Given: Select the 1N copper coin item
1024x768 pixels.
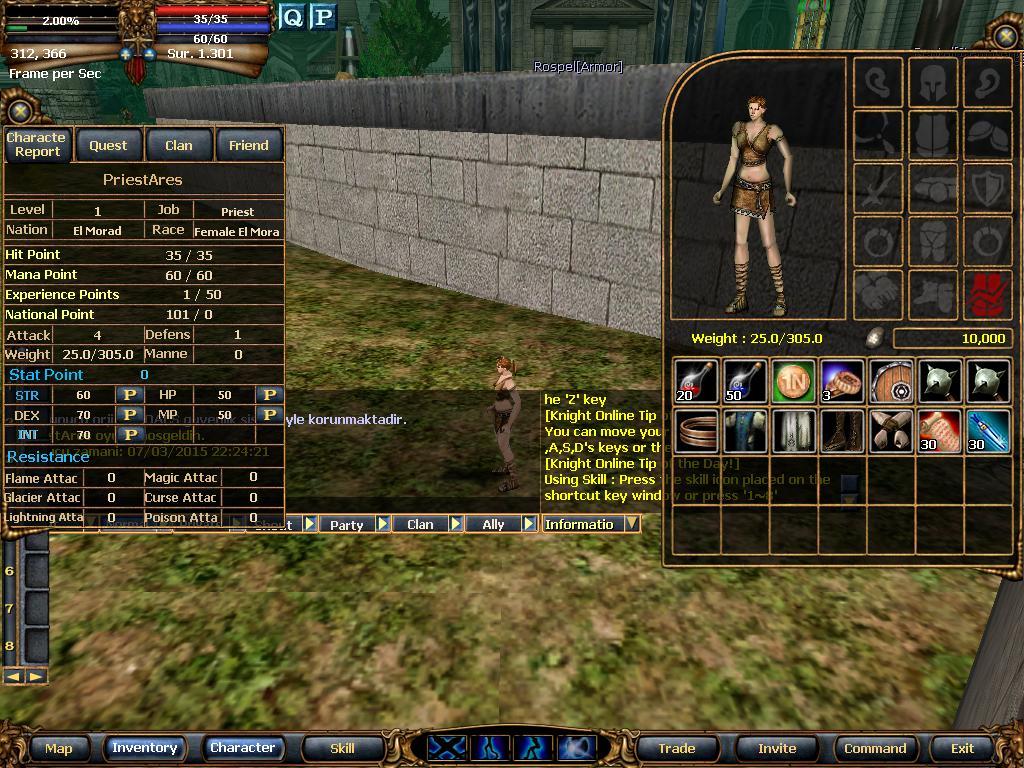Looking at the screenshot, I should coord(793,381).
